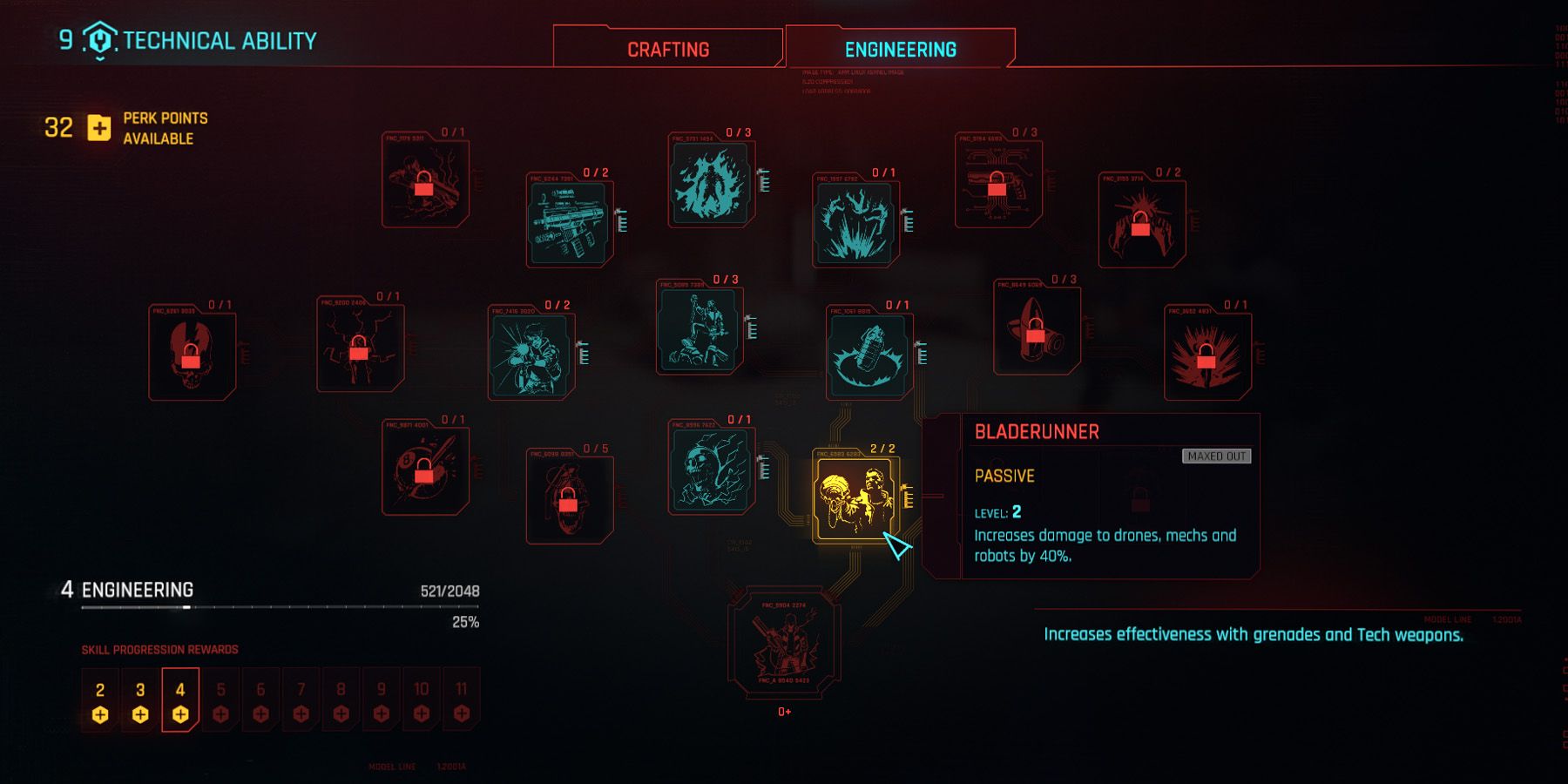Click the MAXED OUT badge
1568x784 pixels.
click(1217, 454)
